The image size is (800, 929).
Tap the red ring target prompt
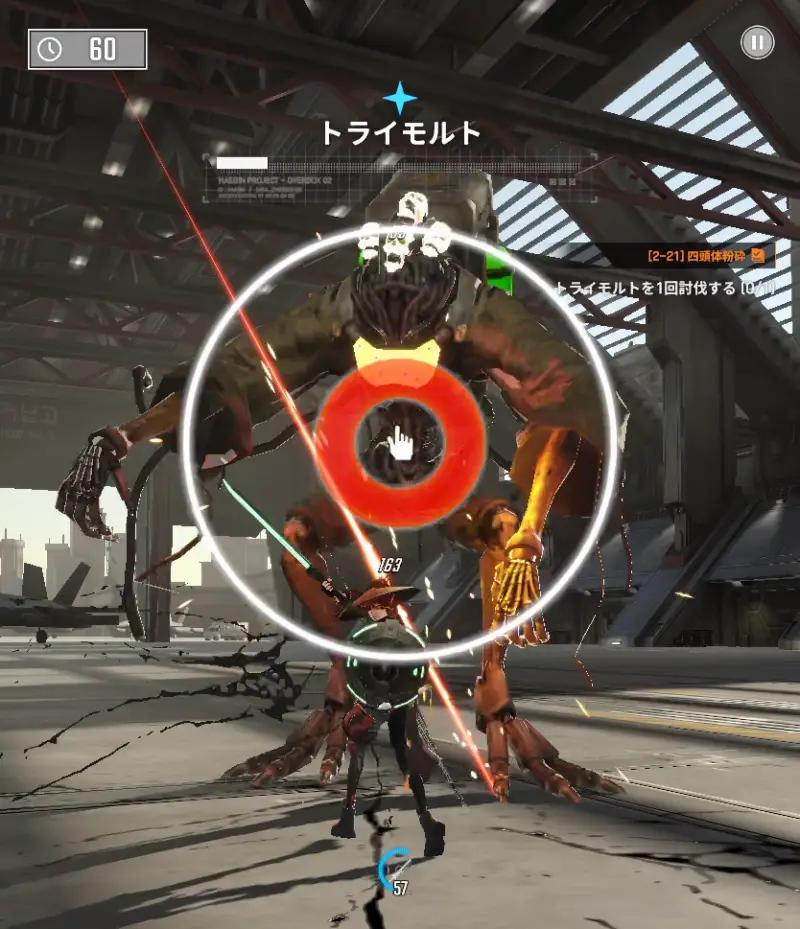click(401, 441)
